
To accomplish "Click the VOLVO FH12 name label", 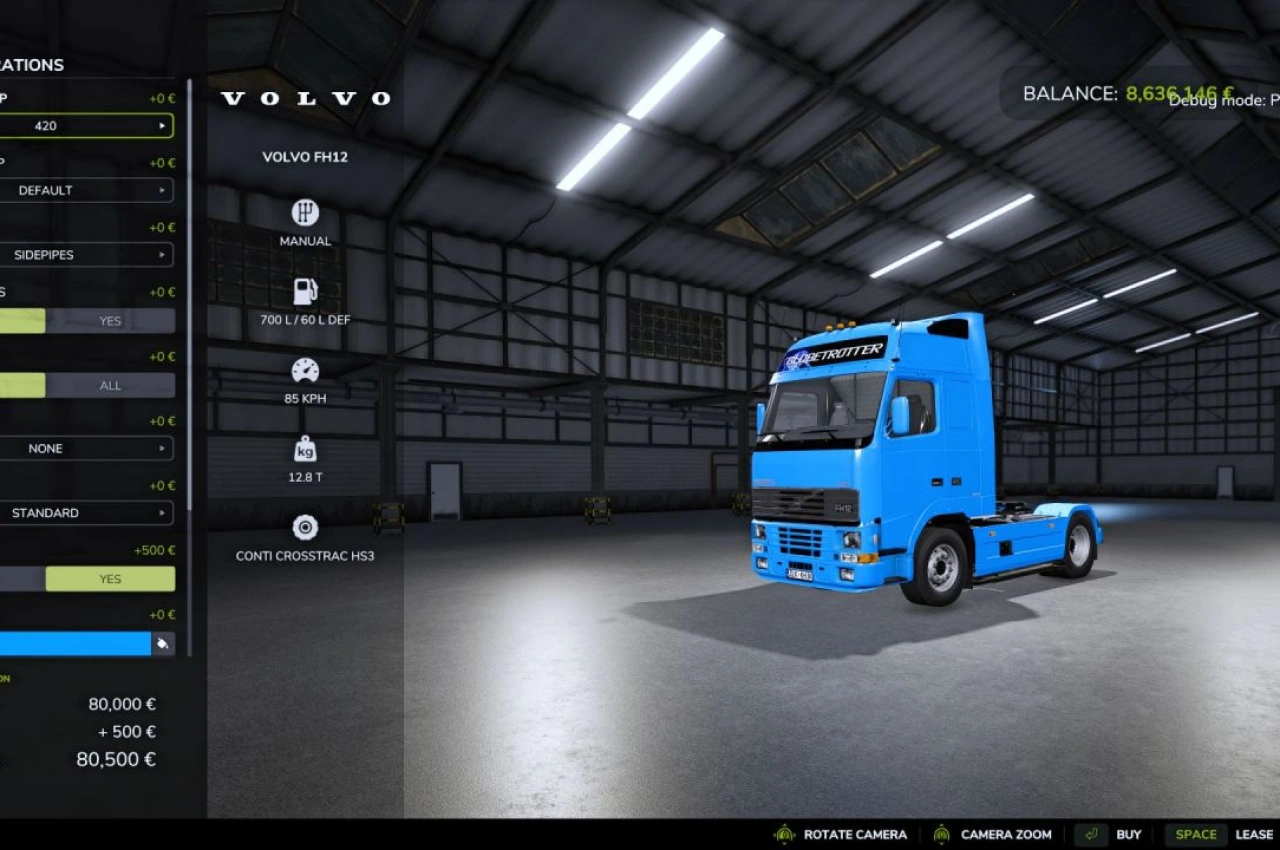I will pyautogui.click(x=305, y=157).
